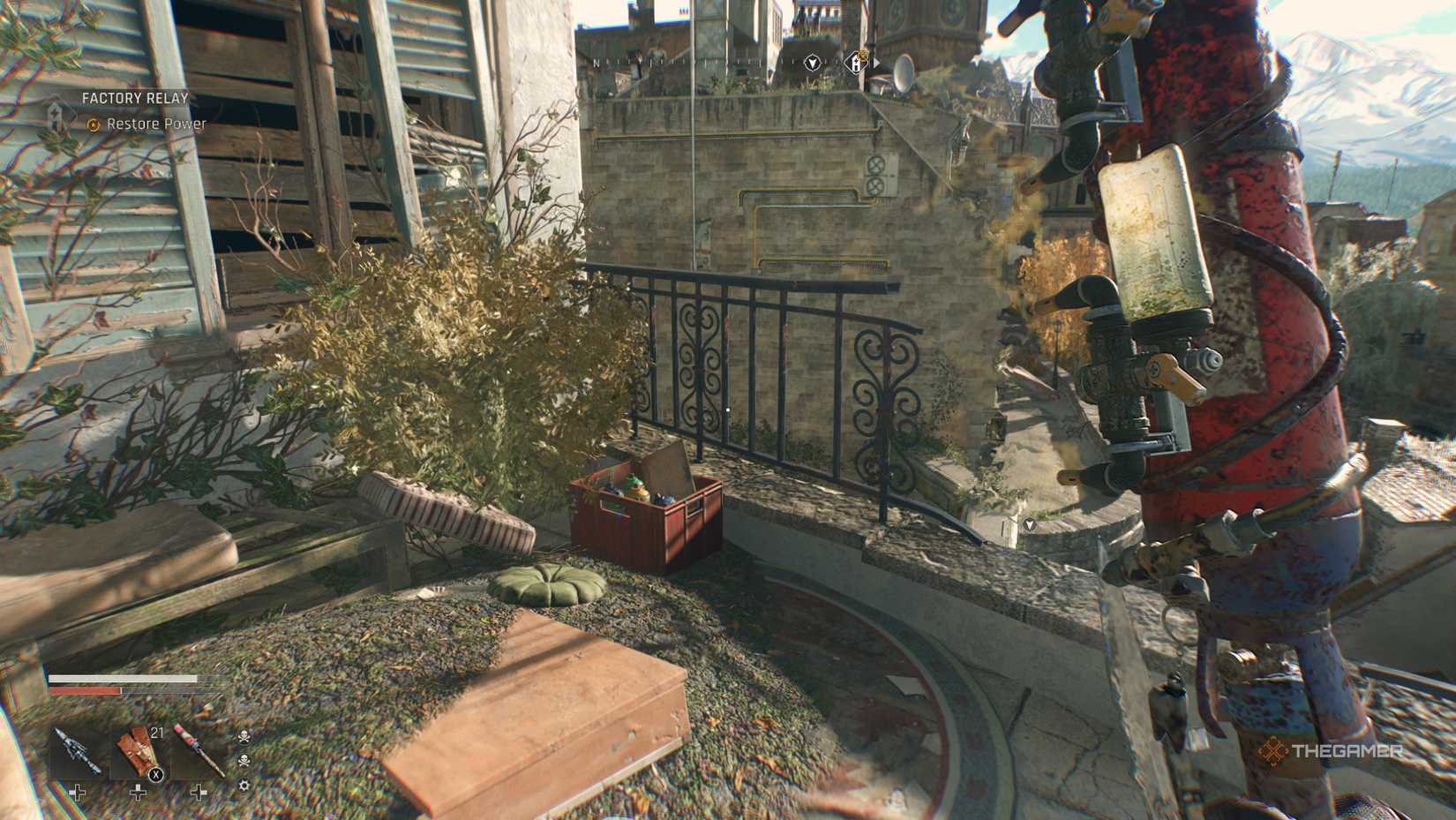1456x820 pixels.
Task: Click the upper skull-and-crossbones icon
Action: pos(244,736)
